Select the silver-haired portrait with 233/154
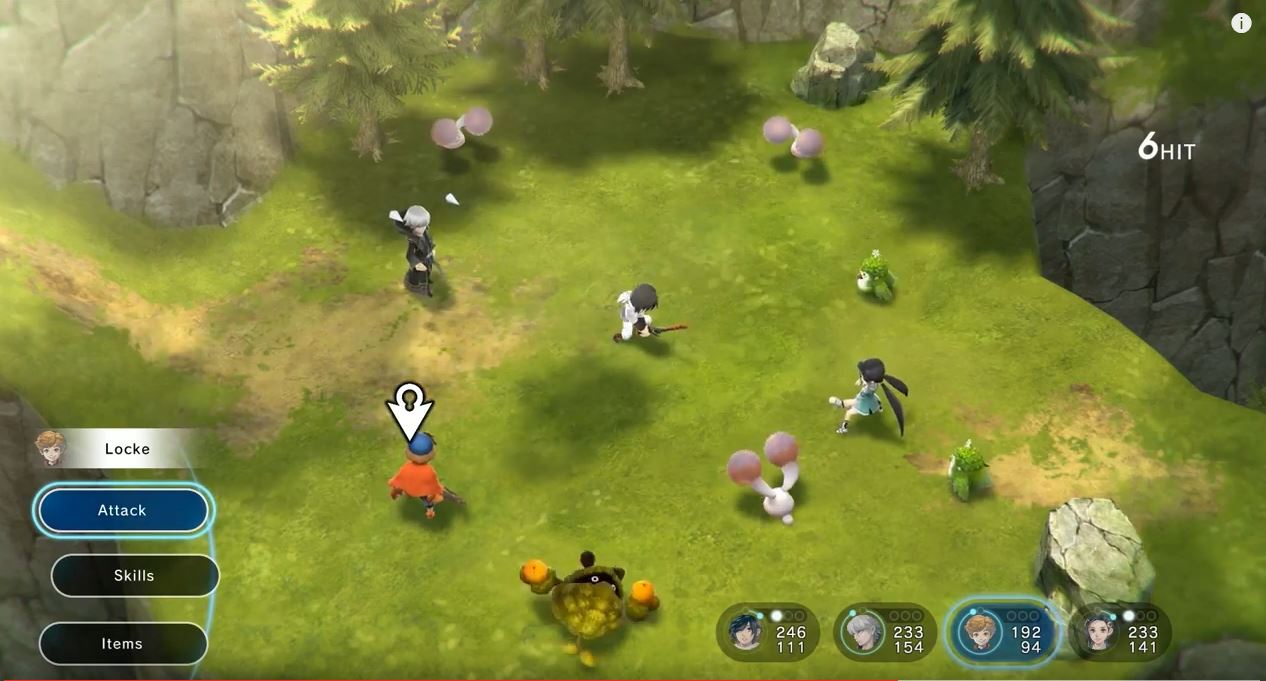The width and height of the screenshot is (1266, 681). 861,632
